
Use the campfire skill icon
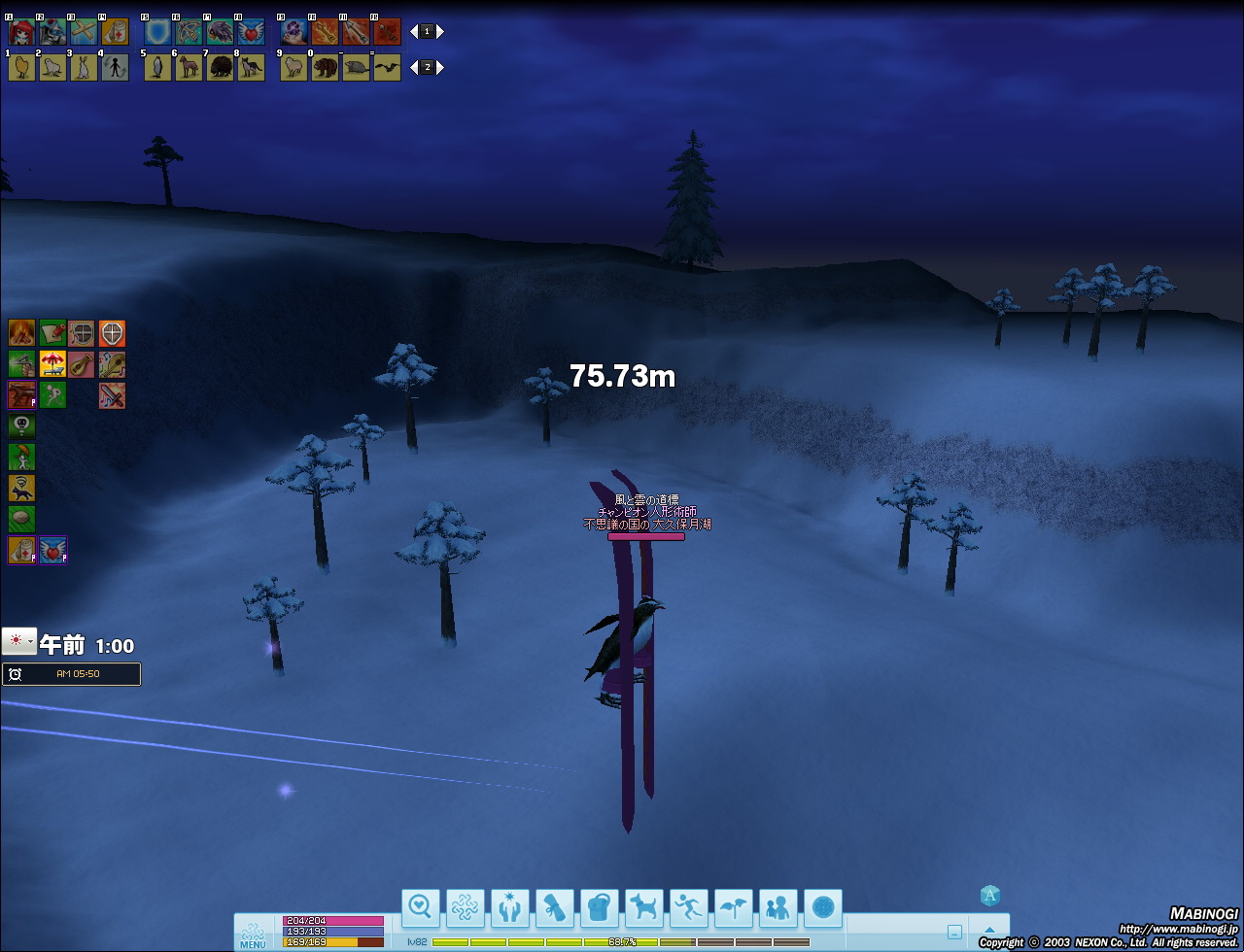[21, 333]
